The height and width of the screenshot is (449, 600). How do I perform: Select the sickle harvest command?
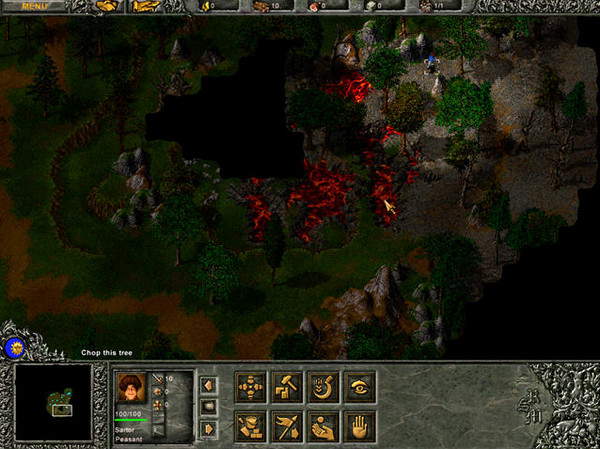pyautogui.click(x=323, y=387)
